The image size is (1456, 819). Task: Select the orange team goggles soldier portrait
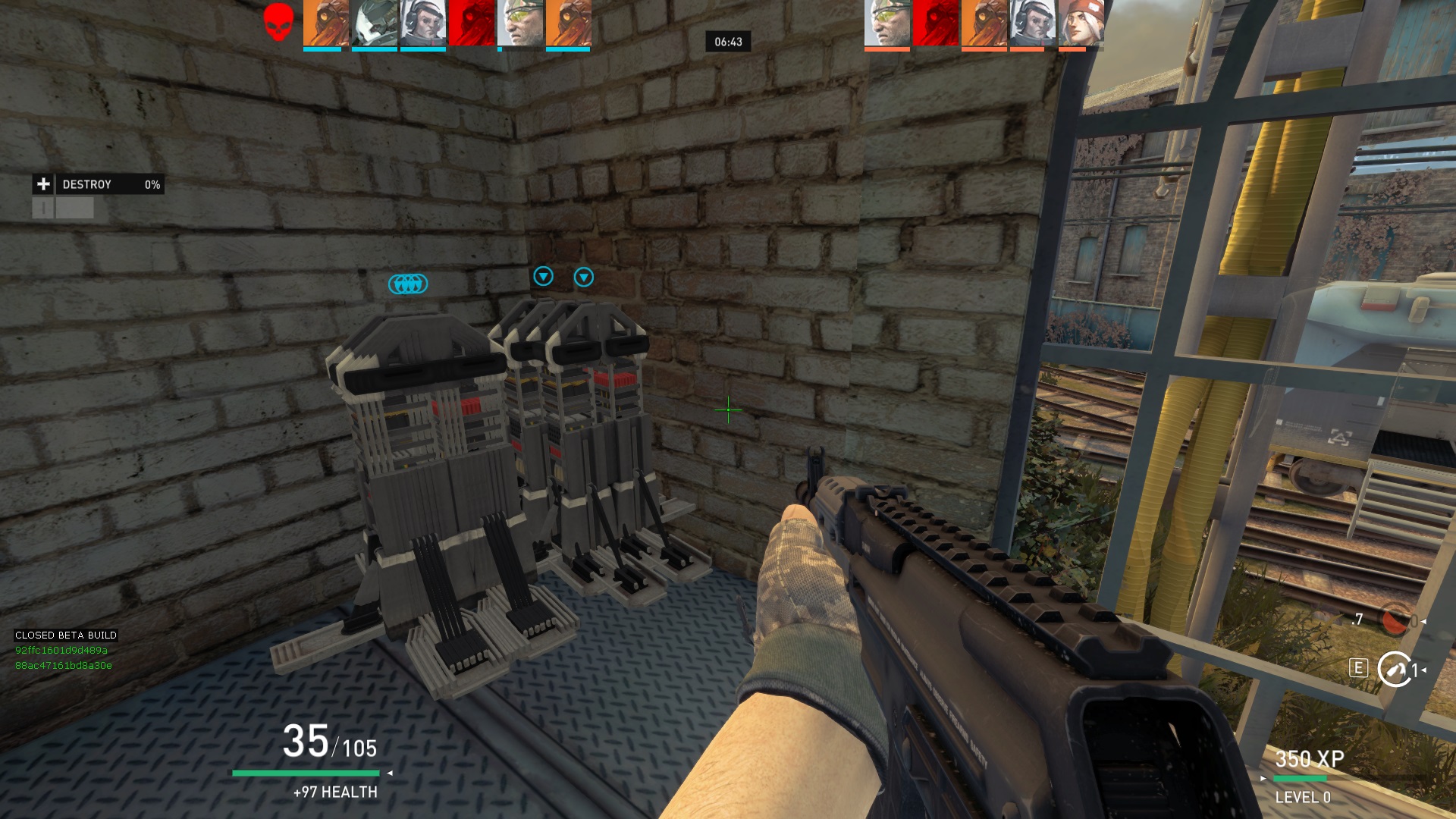(887, 24)
